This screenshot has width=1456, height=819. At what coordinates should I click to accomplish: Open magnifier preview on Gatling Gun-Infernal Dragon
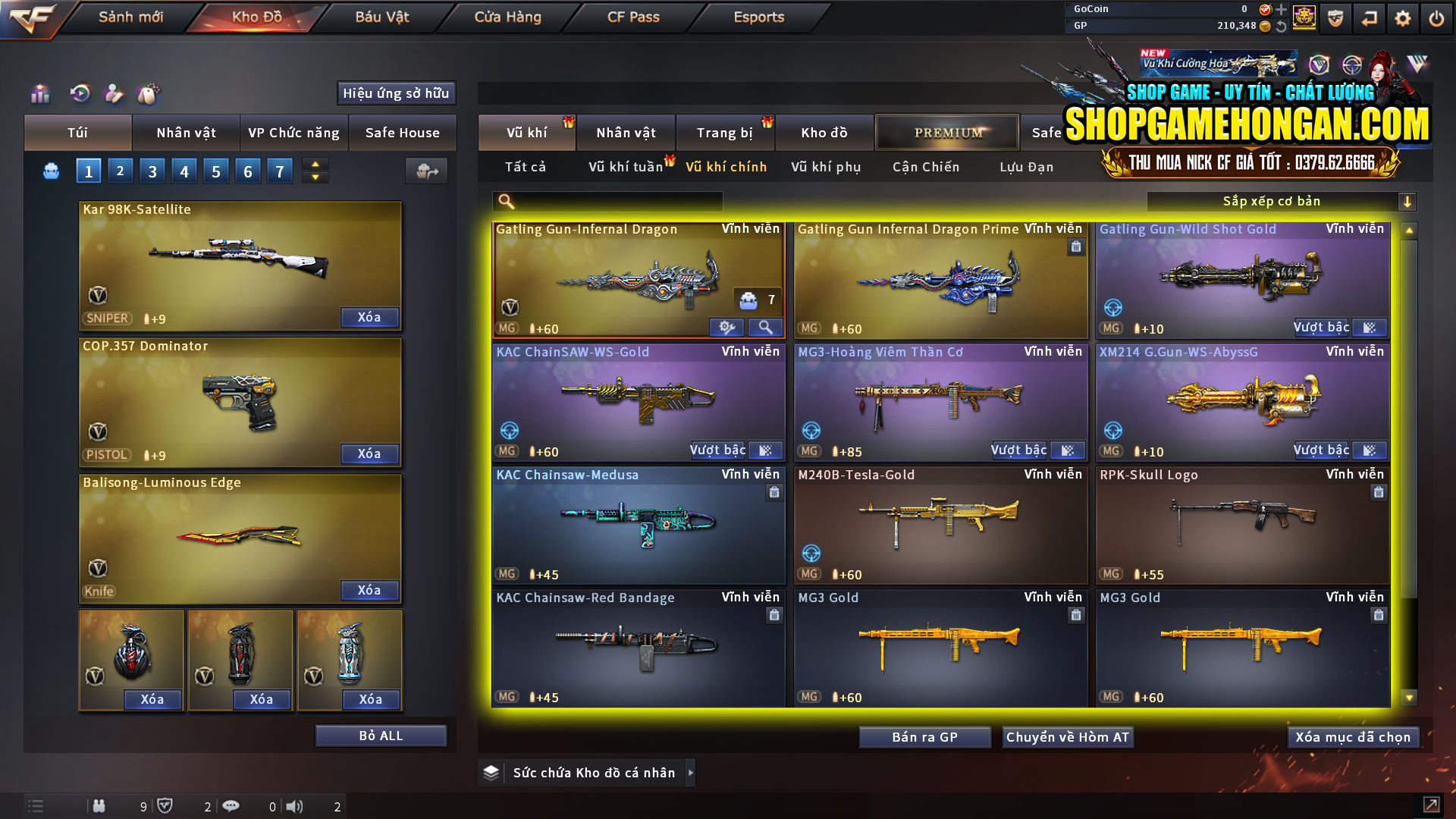tap(765, 328)
